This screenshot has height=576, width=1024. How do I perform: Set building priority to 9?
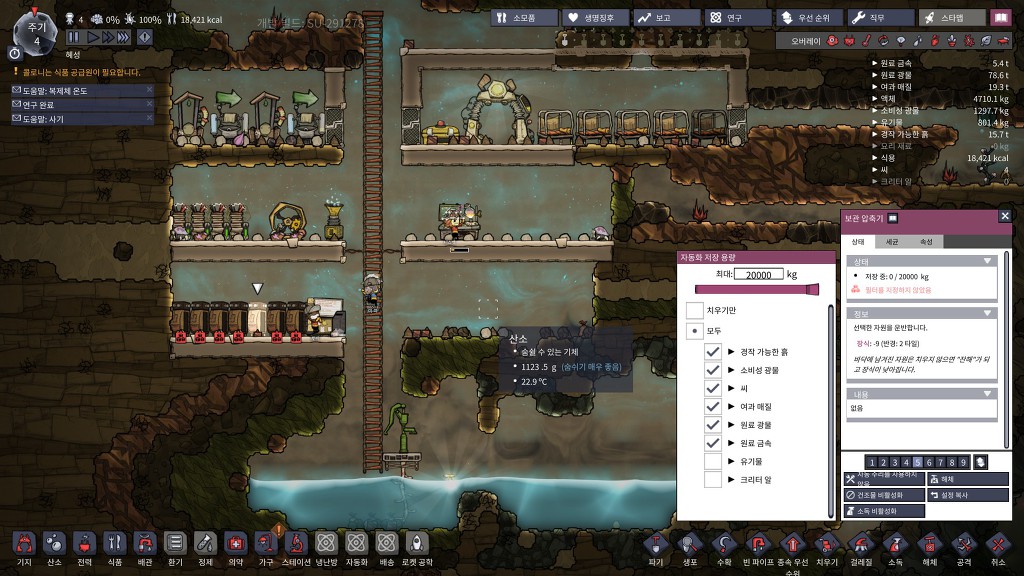(x=962, y=462)
